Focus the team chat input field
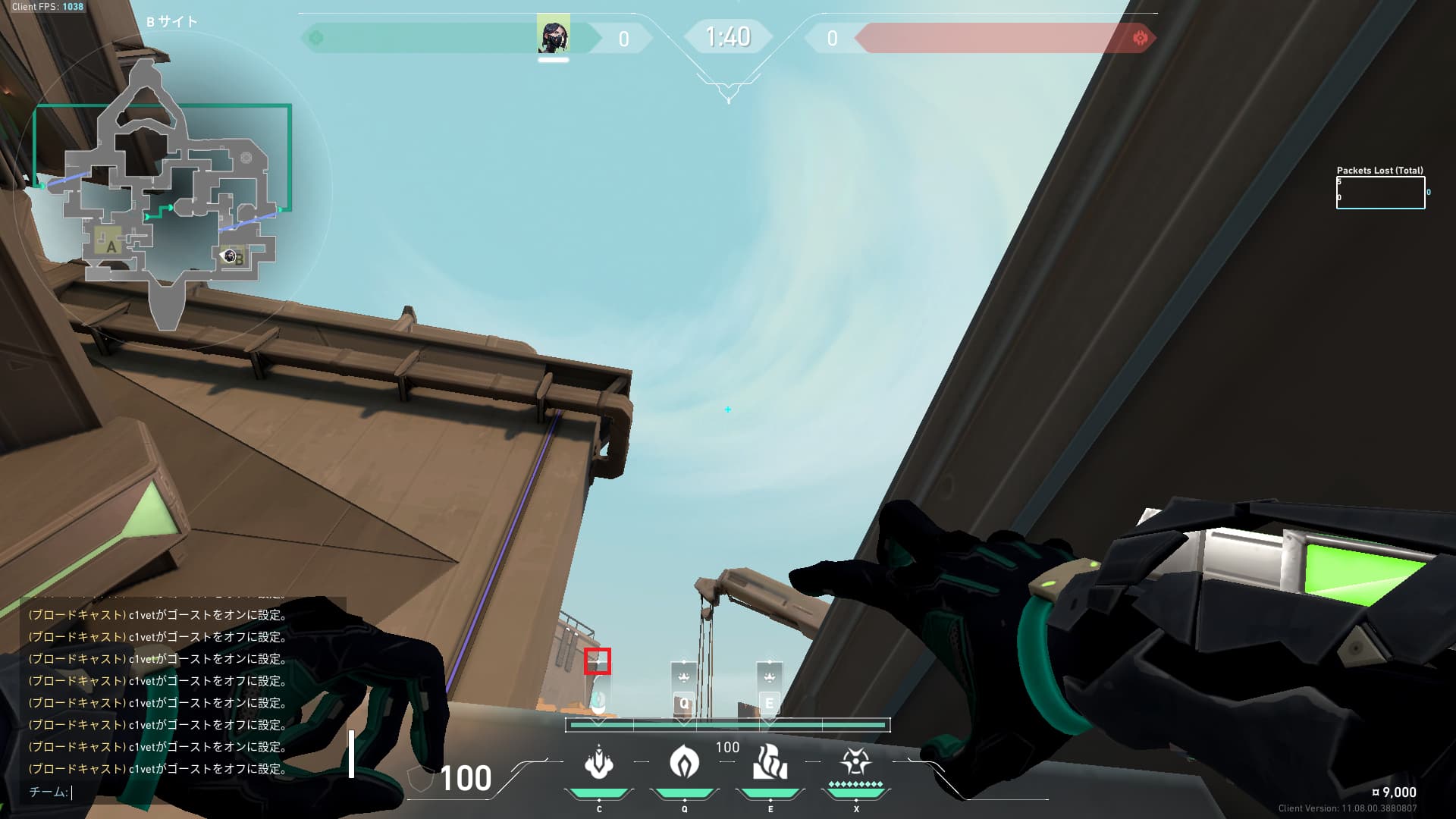 (x=190, y=792)
